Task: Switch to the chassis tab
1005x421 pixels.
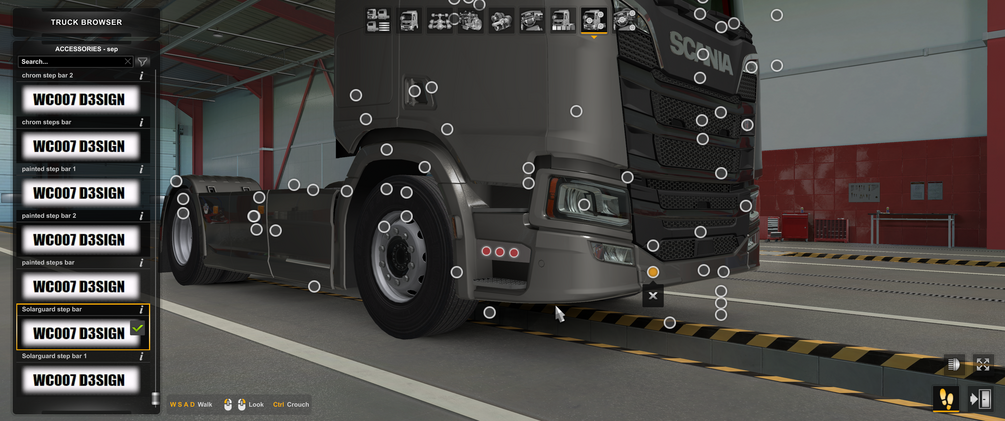Action: [x=440, y=20]
